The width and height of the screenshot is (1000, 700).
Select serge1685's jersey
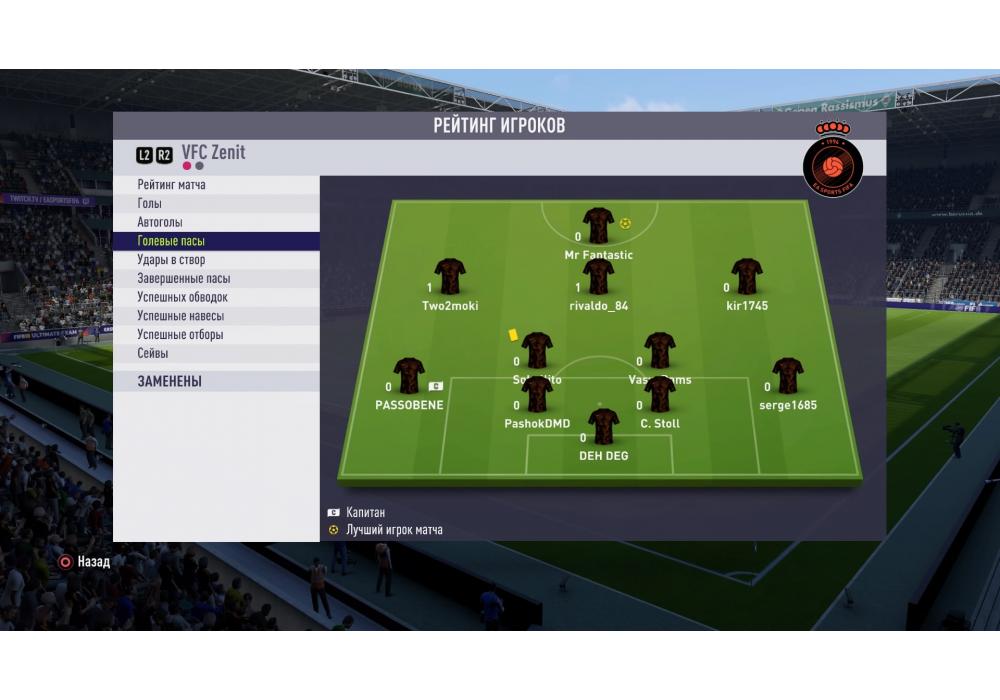787,376
